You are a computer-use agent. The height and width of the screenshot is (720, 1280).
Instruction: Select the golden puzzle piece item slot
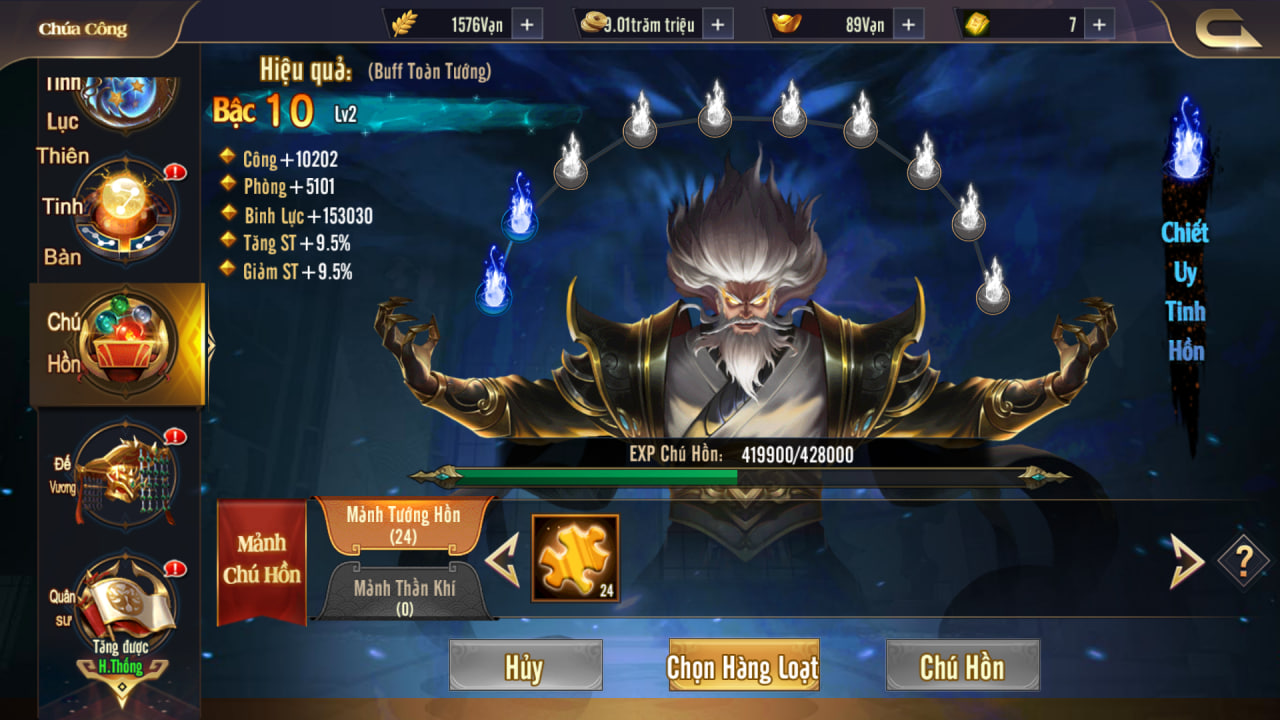click(x=575, y=558)
